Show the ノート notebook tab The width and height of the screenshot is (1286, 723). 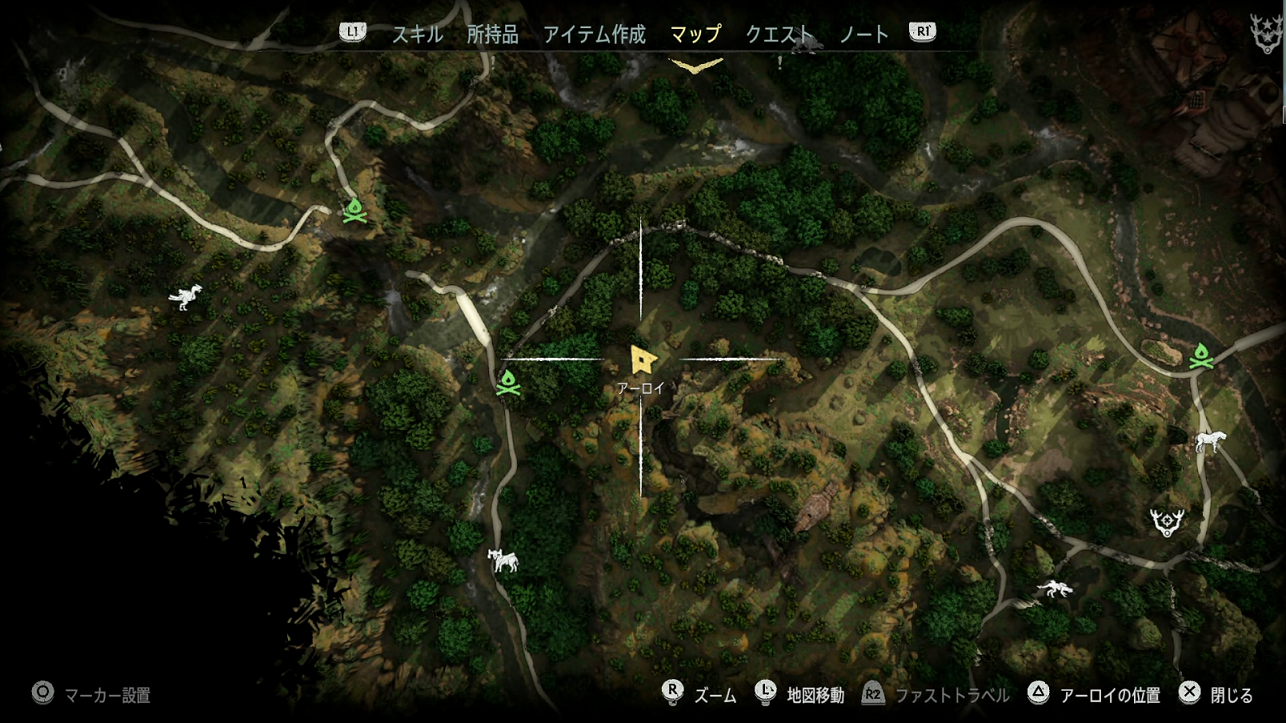coord(864,34)
